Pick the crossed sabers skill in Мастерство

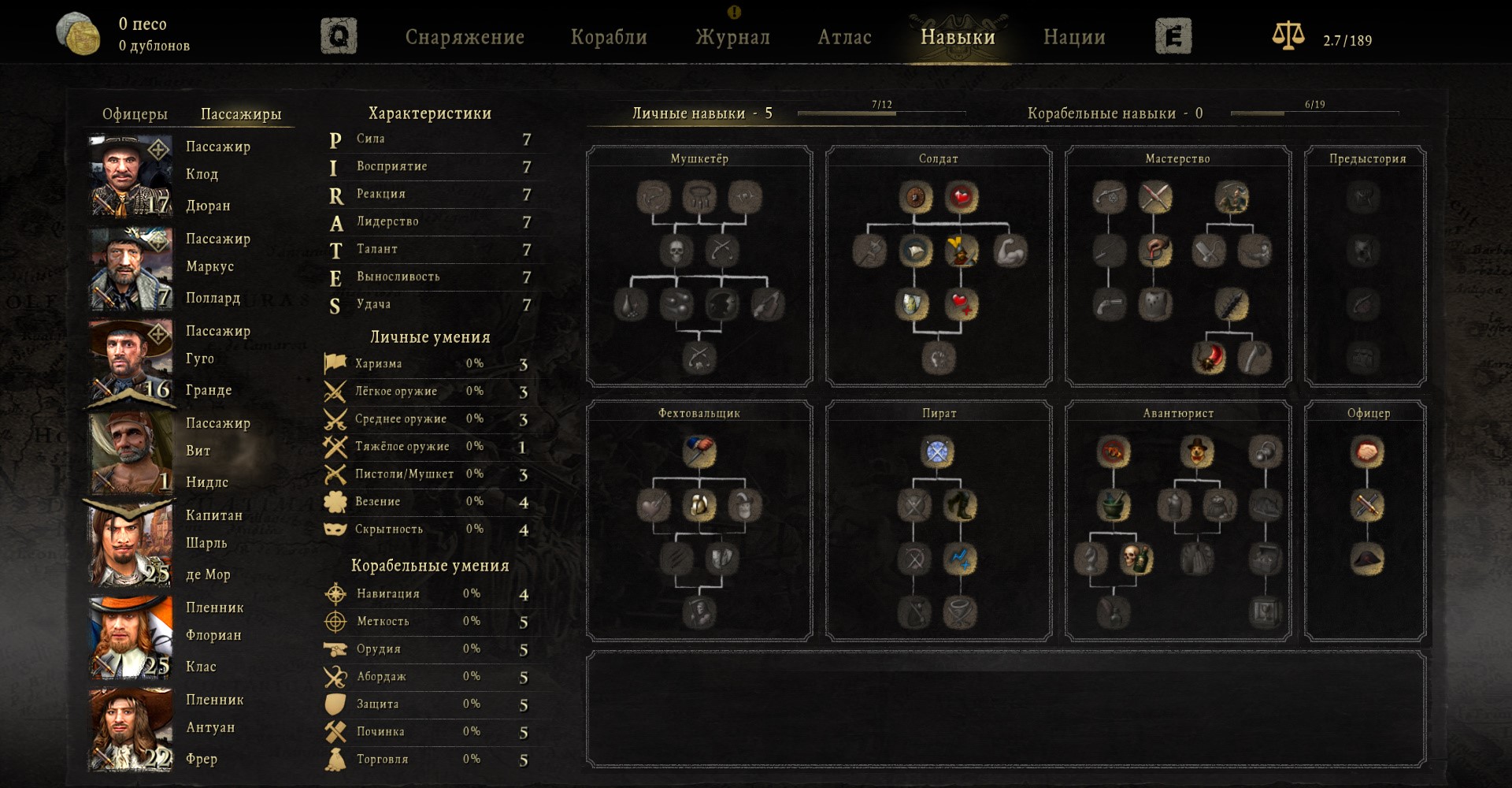tap(1155, 197)
